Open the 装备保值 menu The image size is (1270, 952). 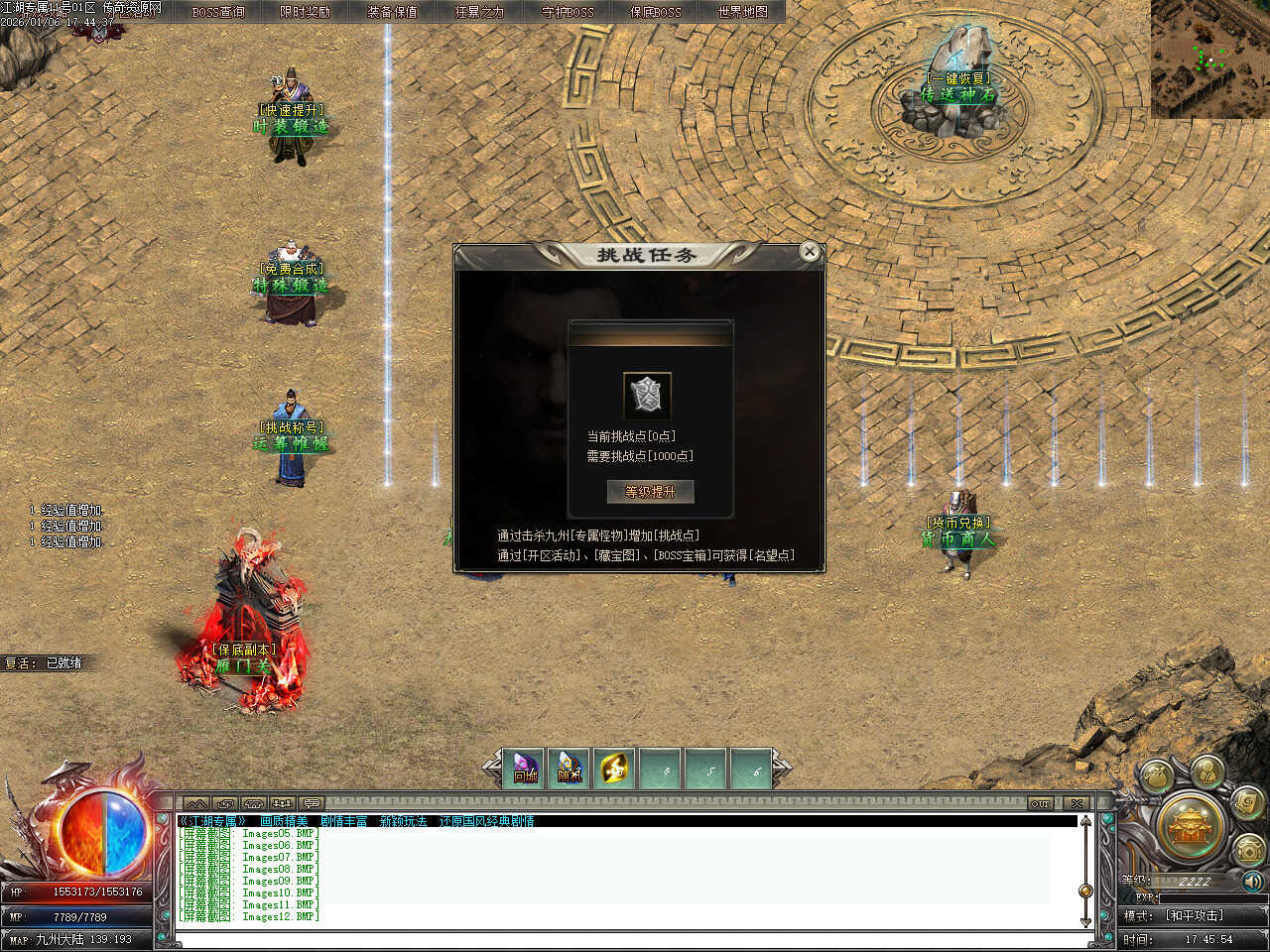click(393, 12)
